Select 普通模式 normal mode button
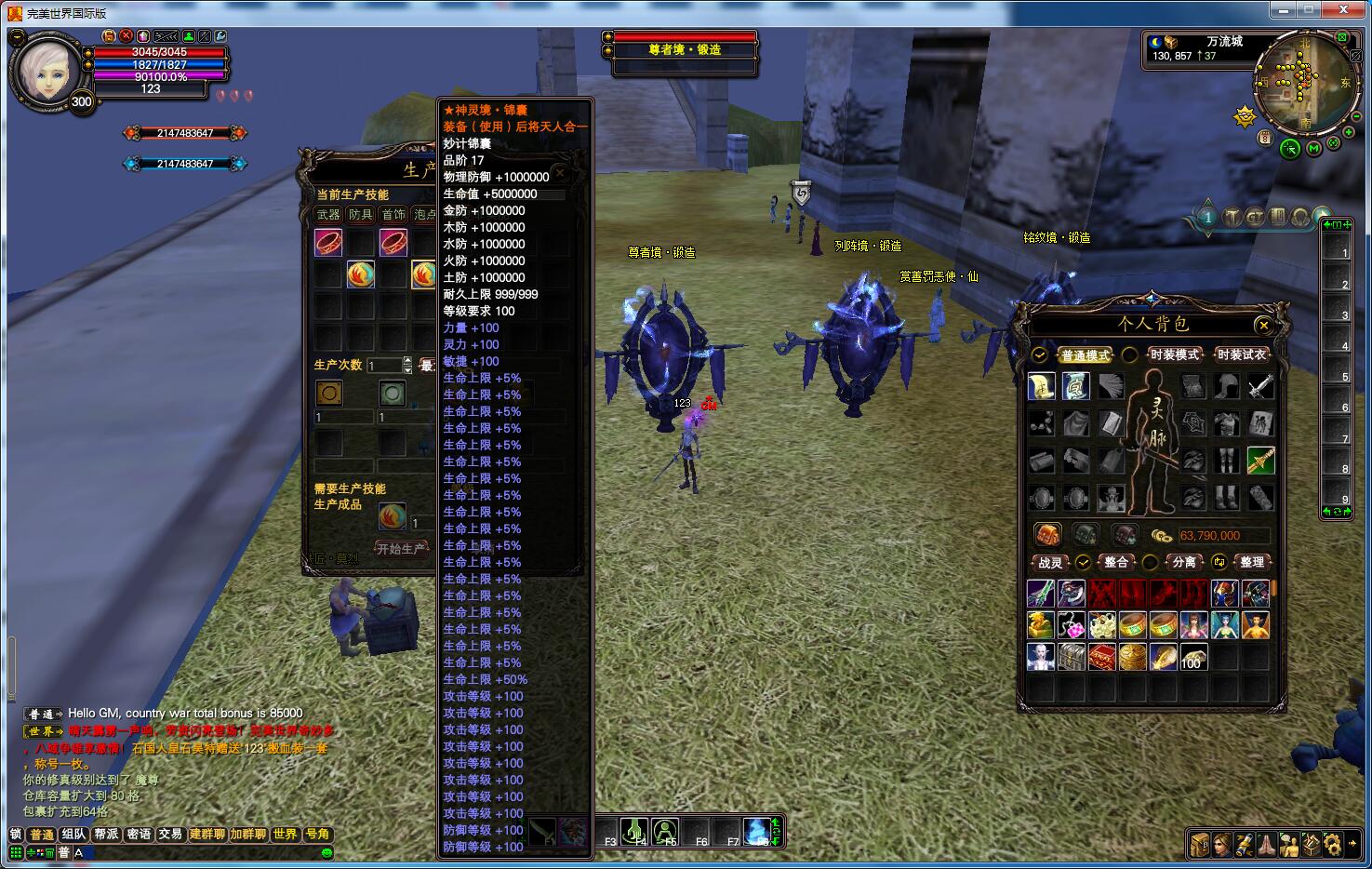The height and width of the screenshot is (869, 1372). [x=1085, y=355]
